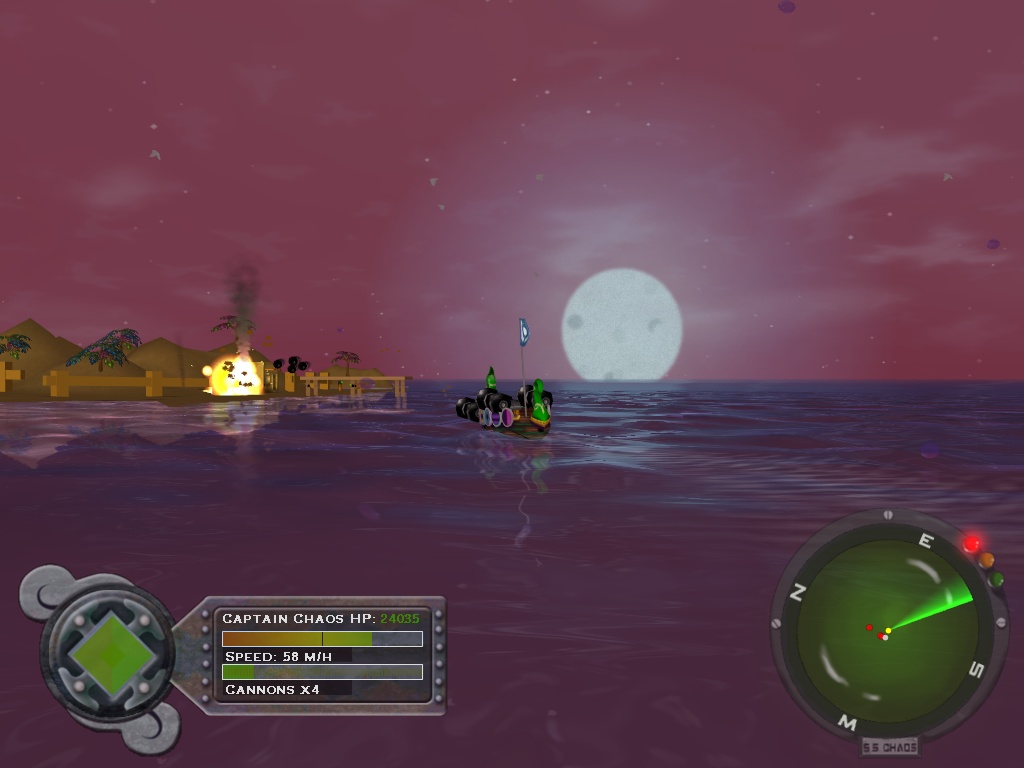Click the orange indicator light on the radar rim

(x=986, y=561)
